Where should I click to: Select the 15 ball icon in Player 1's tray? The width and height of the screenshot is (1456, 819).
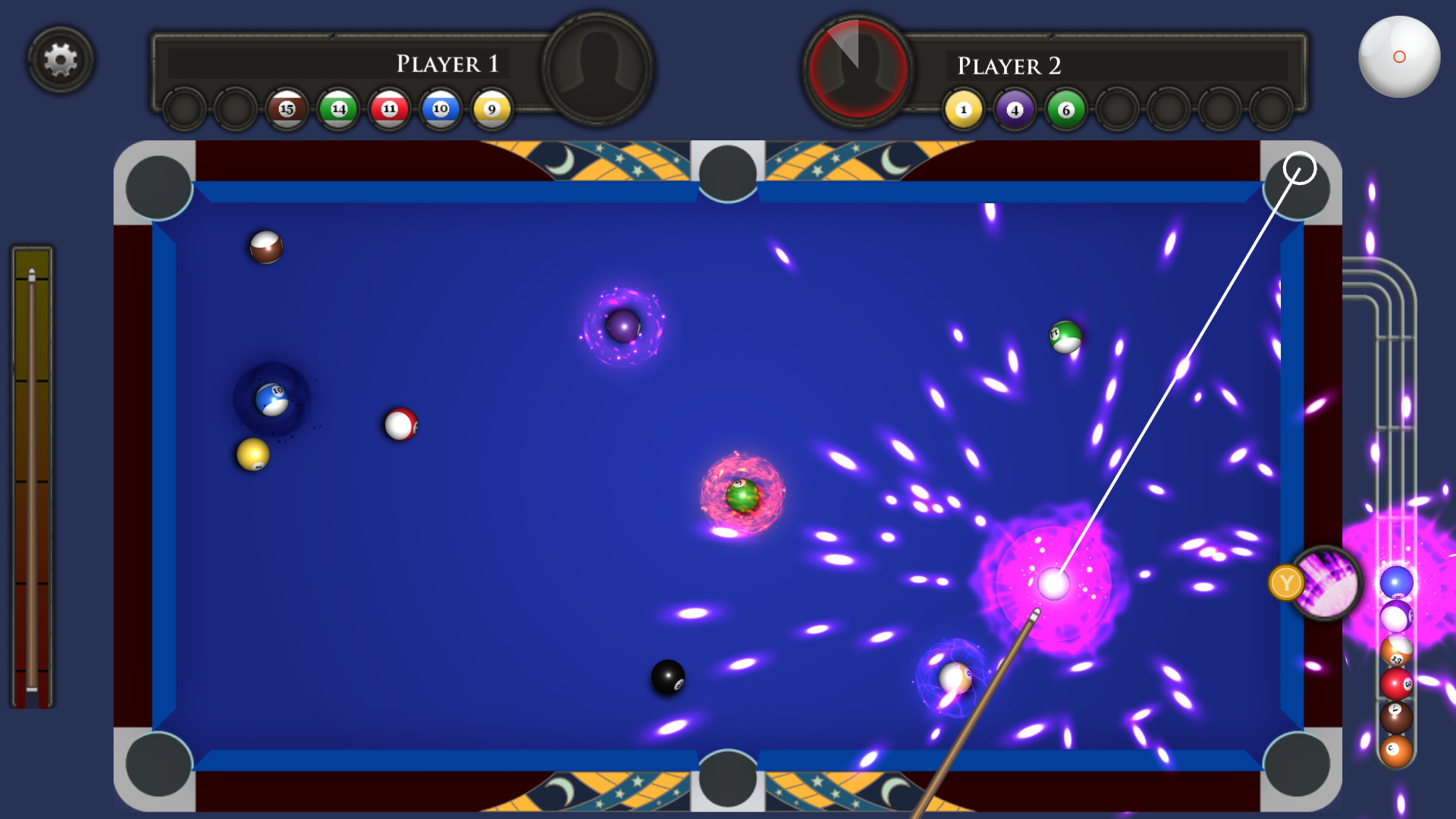(x=287, y=108)
